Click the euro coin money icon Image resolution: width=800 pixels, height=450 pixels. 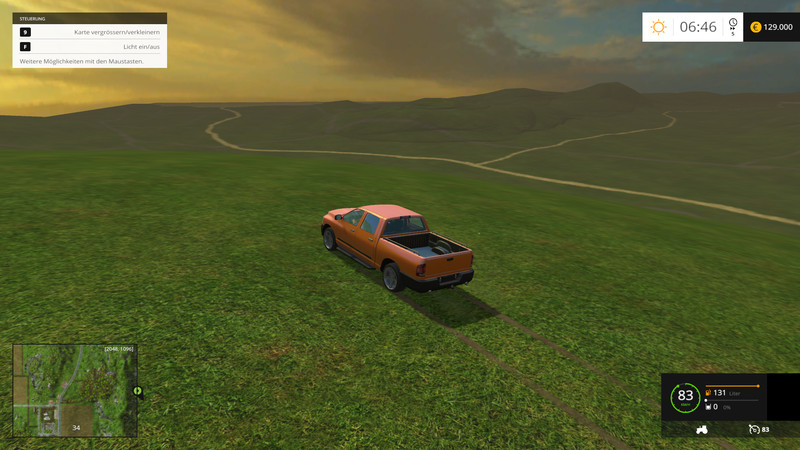755,27
